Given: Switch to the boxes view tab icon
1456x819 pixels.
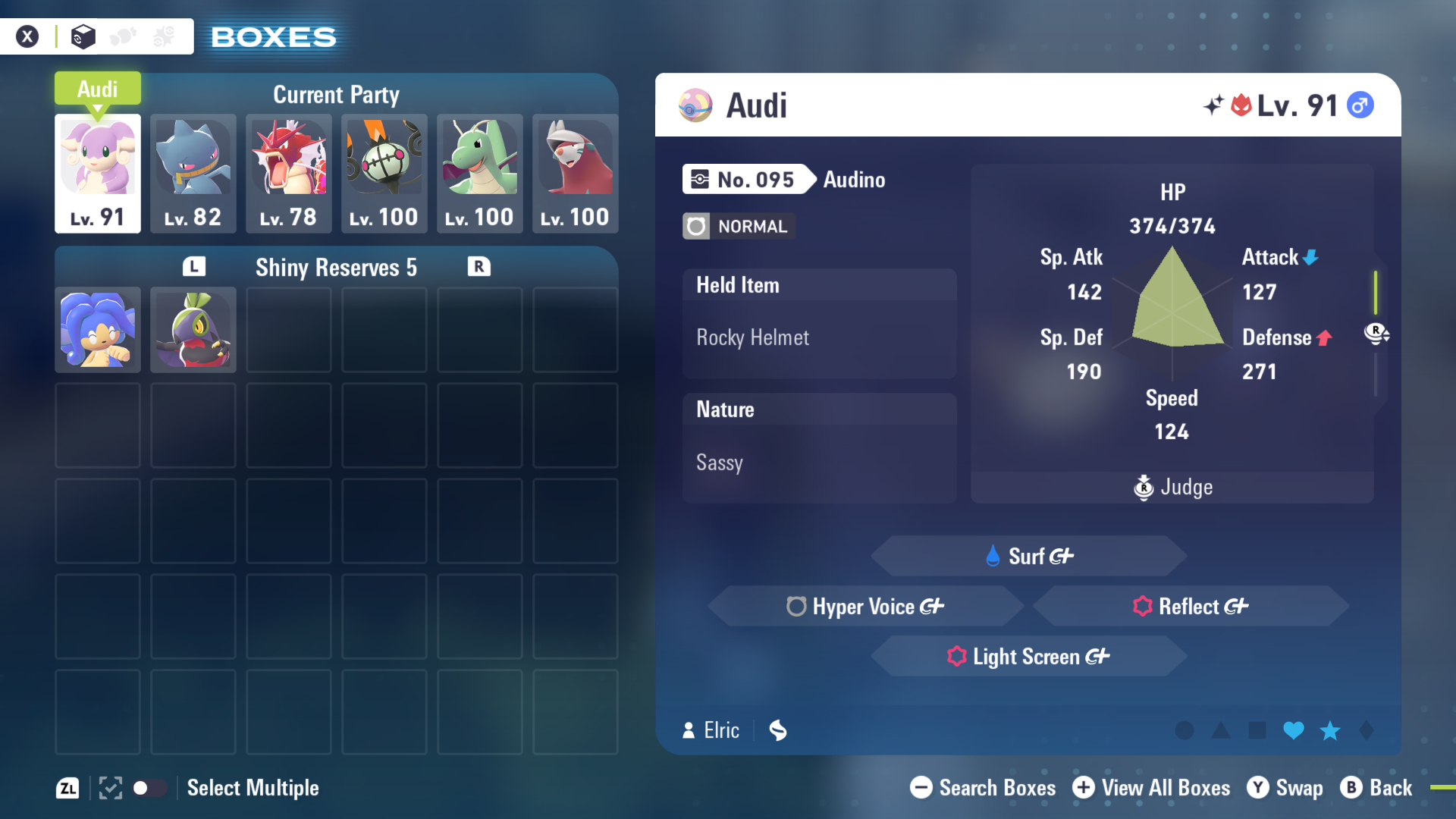Looking at the screenshot, I should (83, 36).
